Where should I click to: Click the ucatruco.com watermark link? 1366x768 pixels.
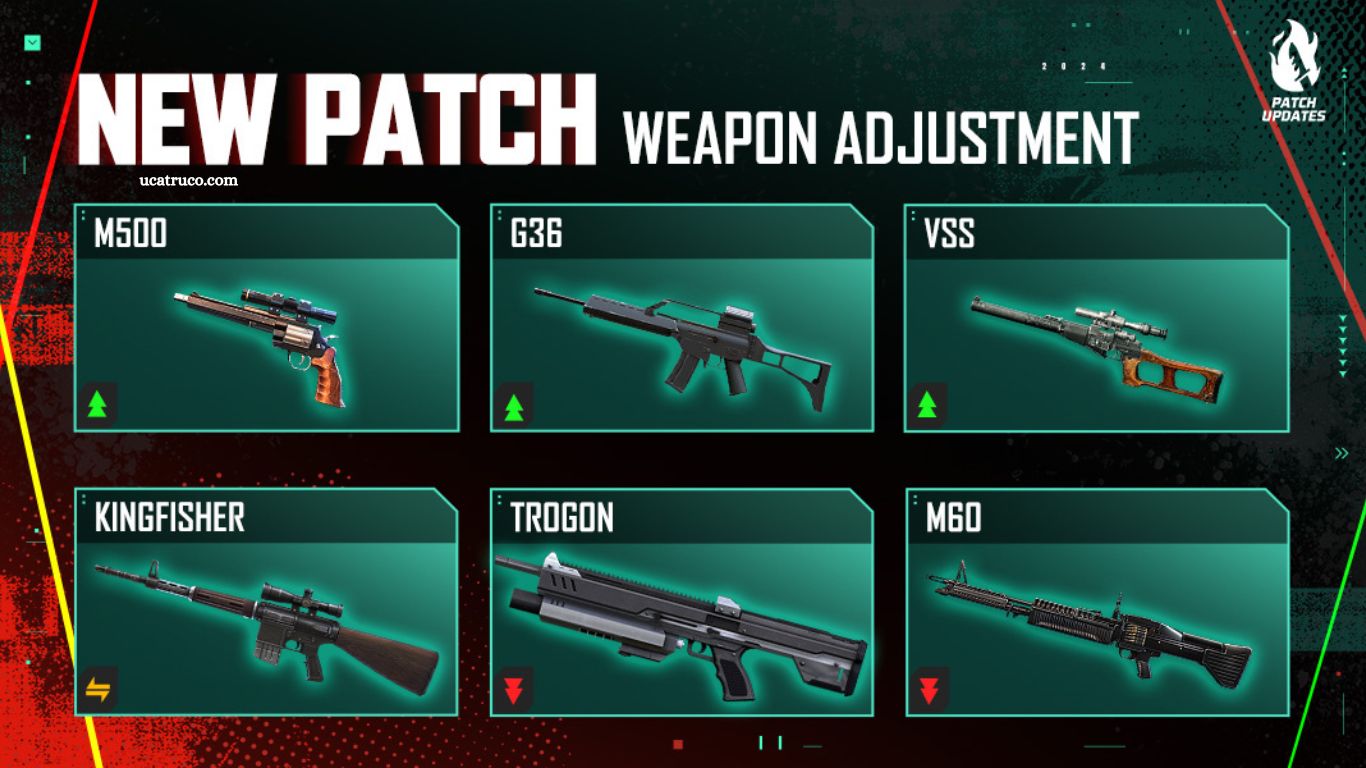click(x=189, y=180)
